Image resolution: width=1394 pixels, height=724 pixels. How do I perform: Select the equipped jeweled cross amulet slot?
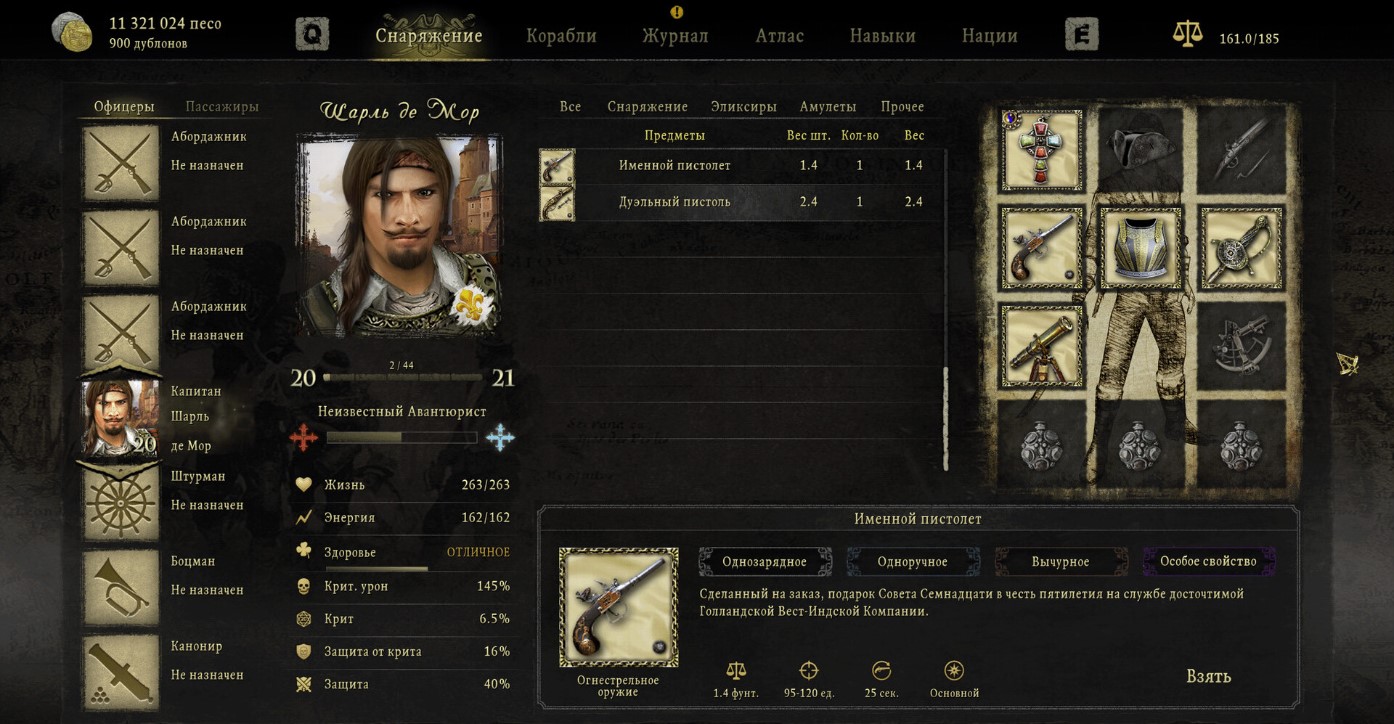(x=1041, y=150)
